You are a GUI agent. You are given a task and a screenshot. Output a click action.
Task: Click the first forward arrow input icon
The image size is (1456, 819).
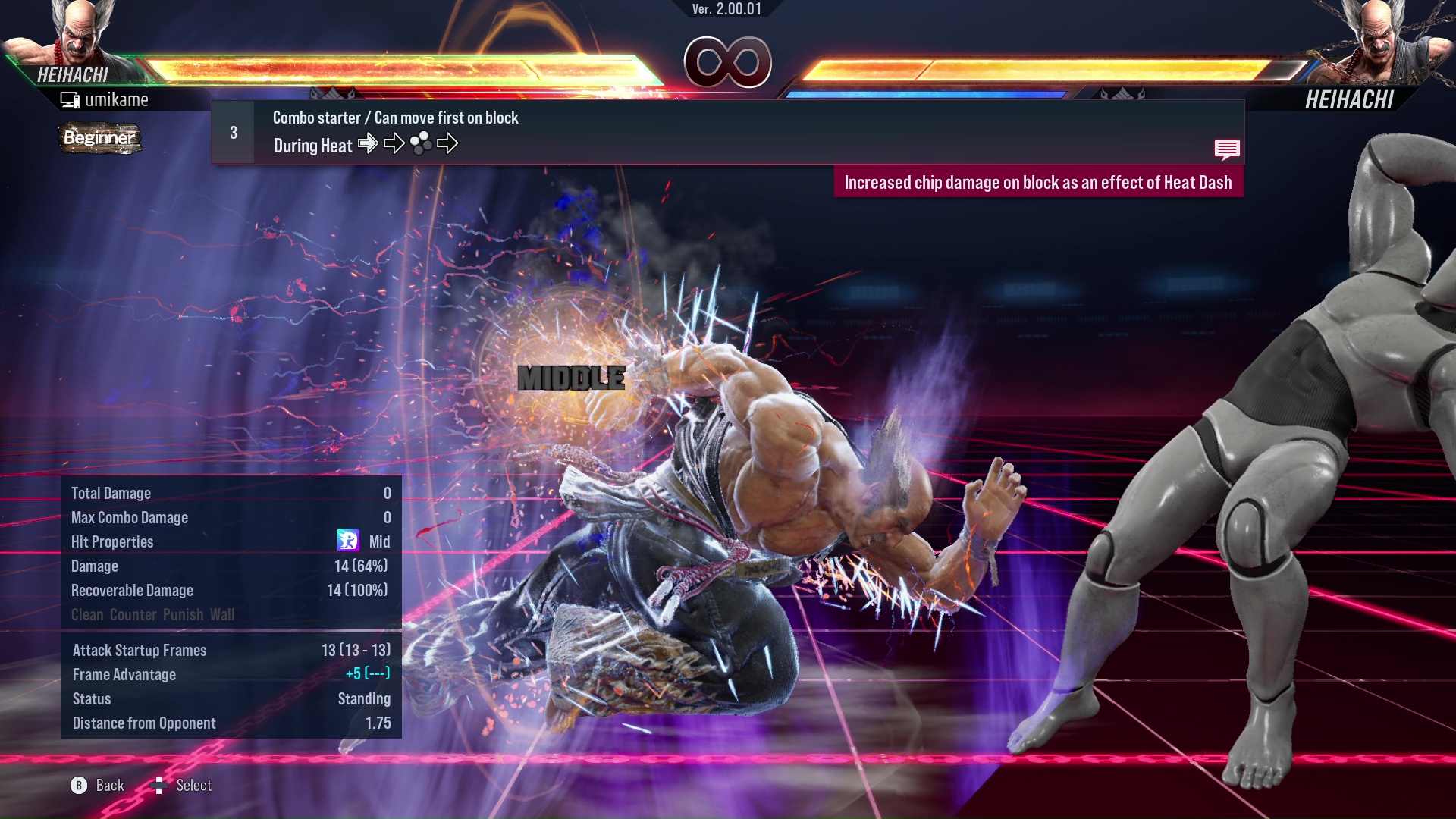[x=369, y=143]
